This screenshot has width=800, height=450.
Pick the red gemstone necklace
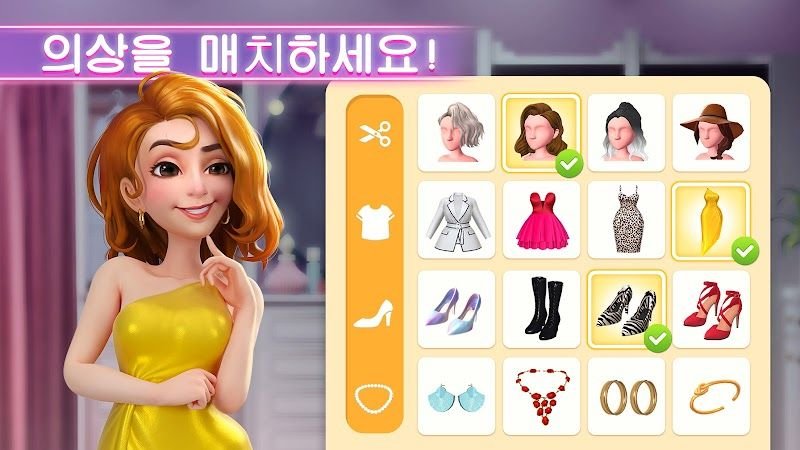[541, 396]
